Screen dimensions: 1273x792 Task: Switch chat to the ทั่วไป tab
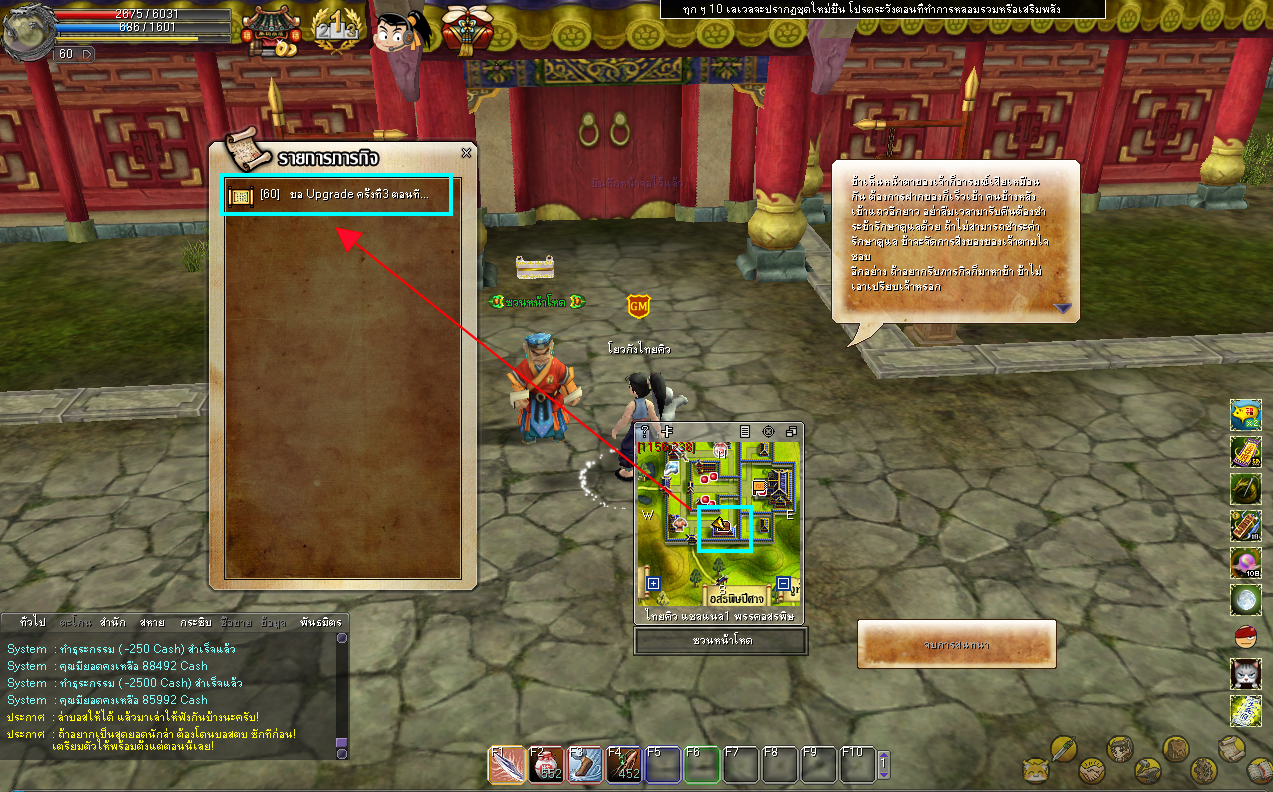(32, 622)
